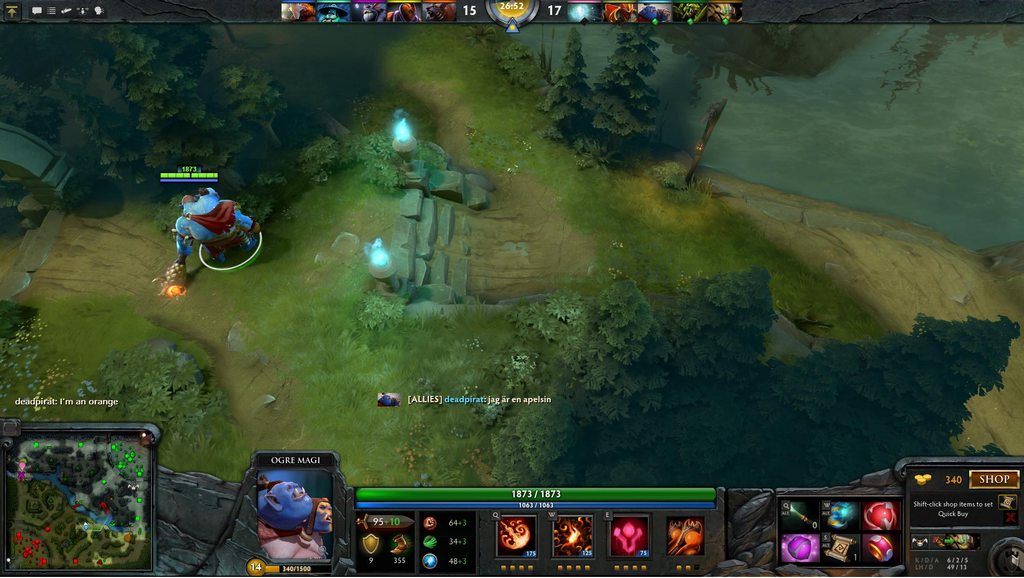Cast the Fireblast ability
Viewport: 1024px width, 578px height.
[x=516, y=535]
